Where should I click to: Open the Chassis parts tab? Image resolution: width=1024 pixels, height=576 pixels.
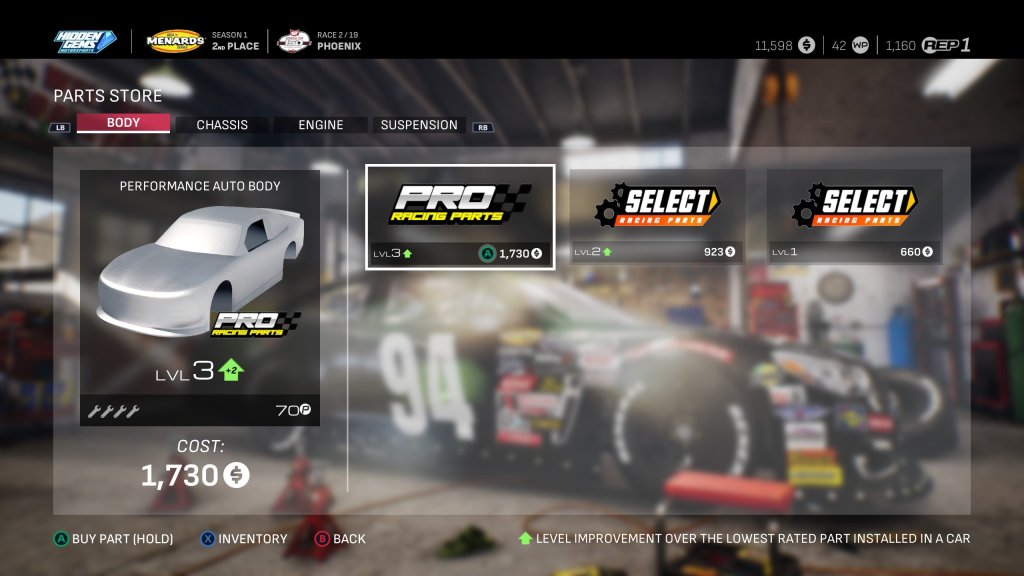[x=222, y=125]
